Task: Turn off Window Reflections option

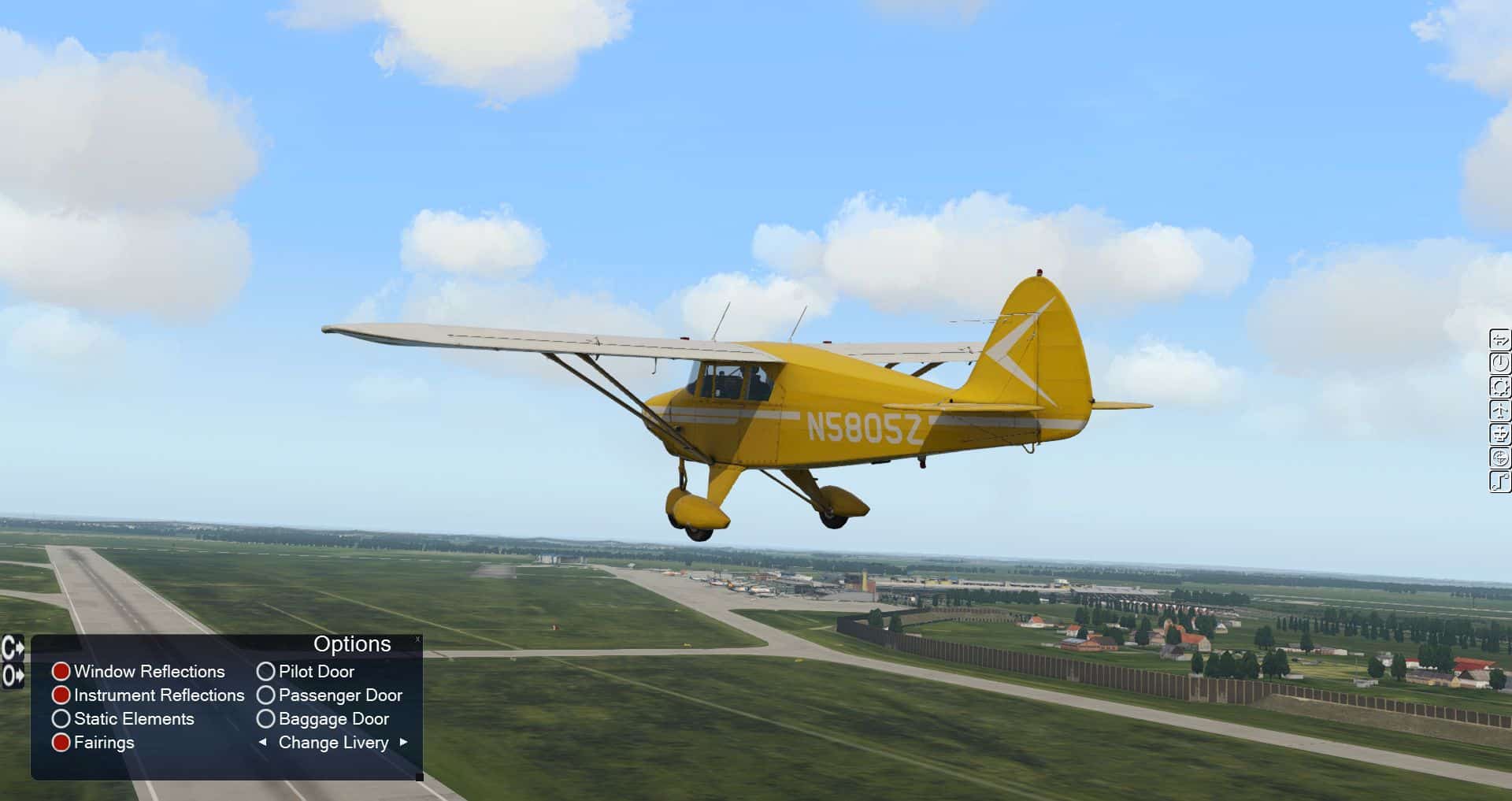Action: coord(61,672)
